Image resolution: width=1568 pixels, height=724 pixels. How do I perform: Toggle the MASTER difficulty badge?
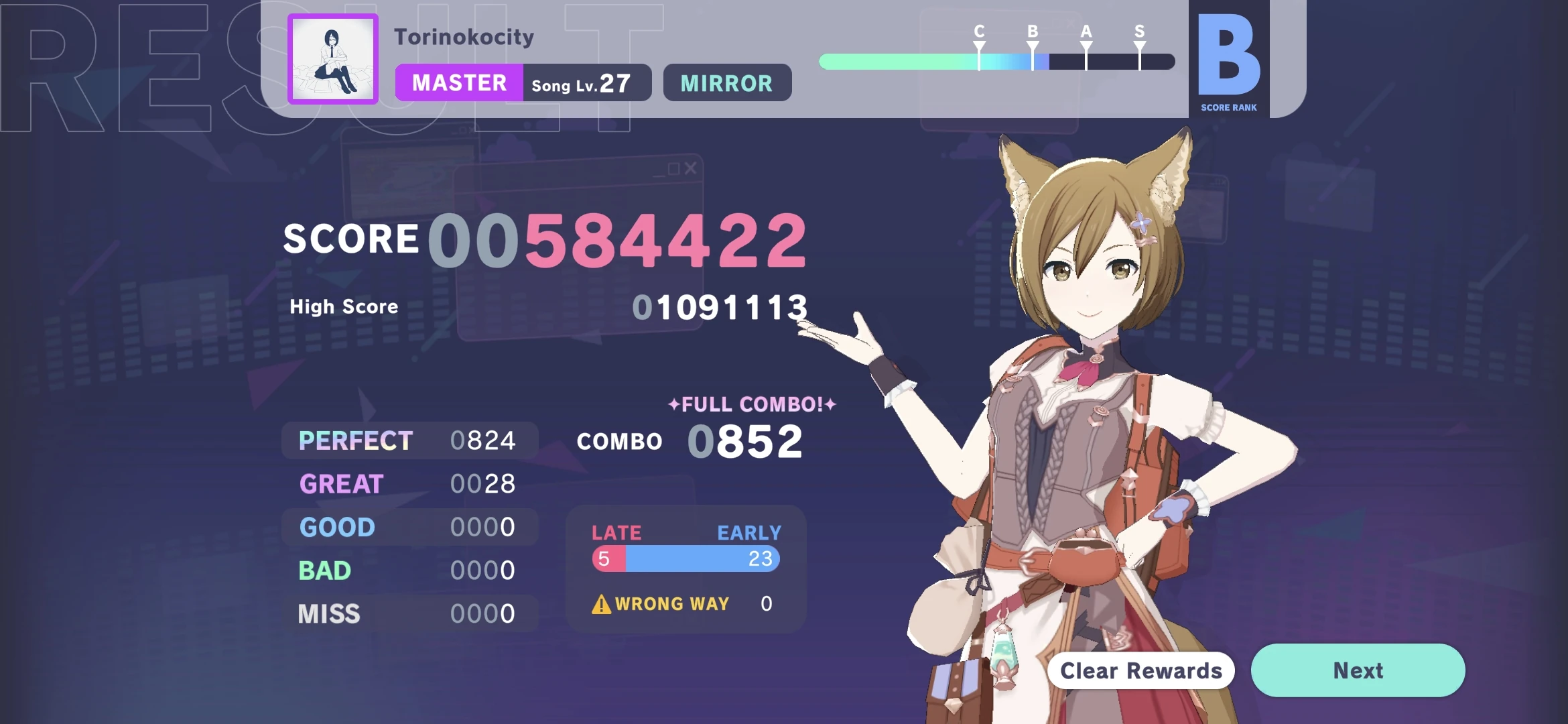point(460,82)
